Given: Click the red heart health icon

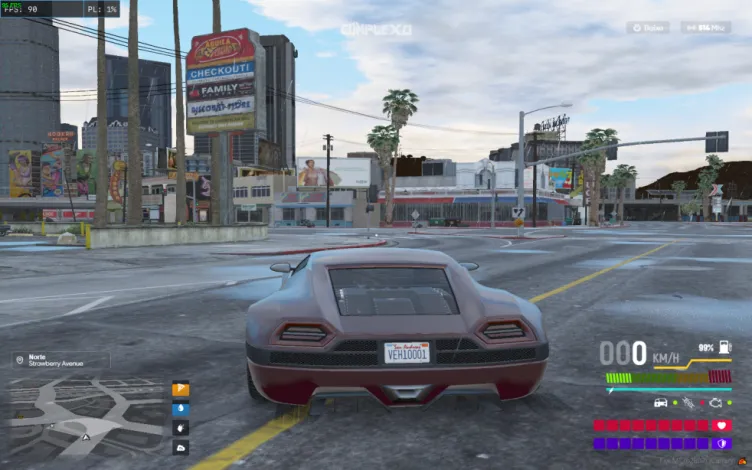Looking at the screenshot, I should (723, 425).
